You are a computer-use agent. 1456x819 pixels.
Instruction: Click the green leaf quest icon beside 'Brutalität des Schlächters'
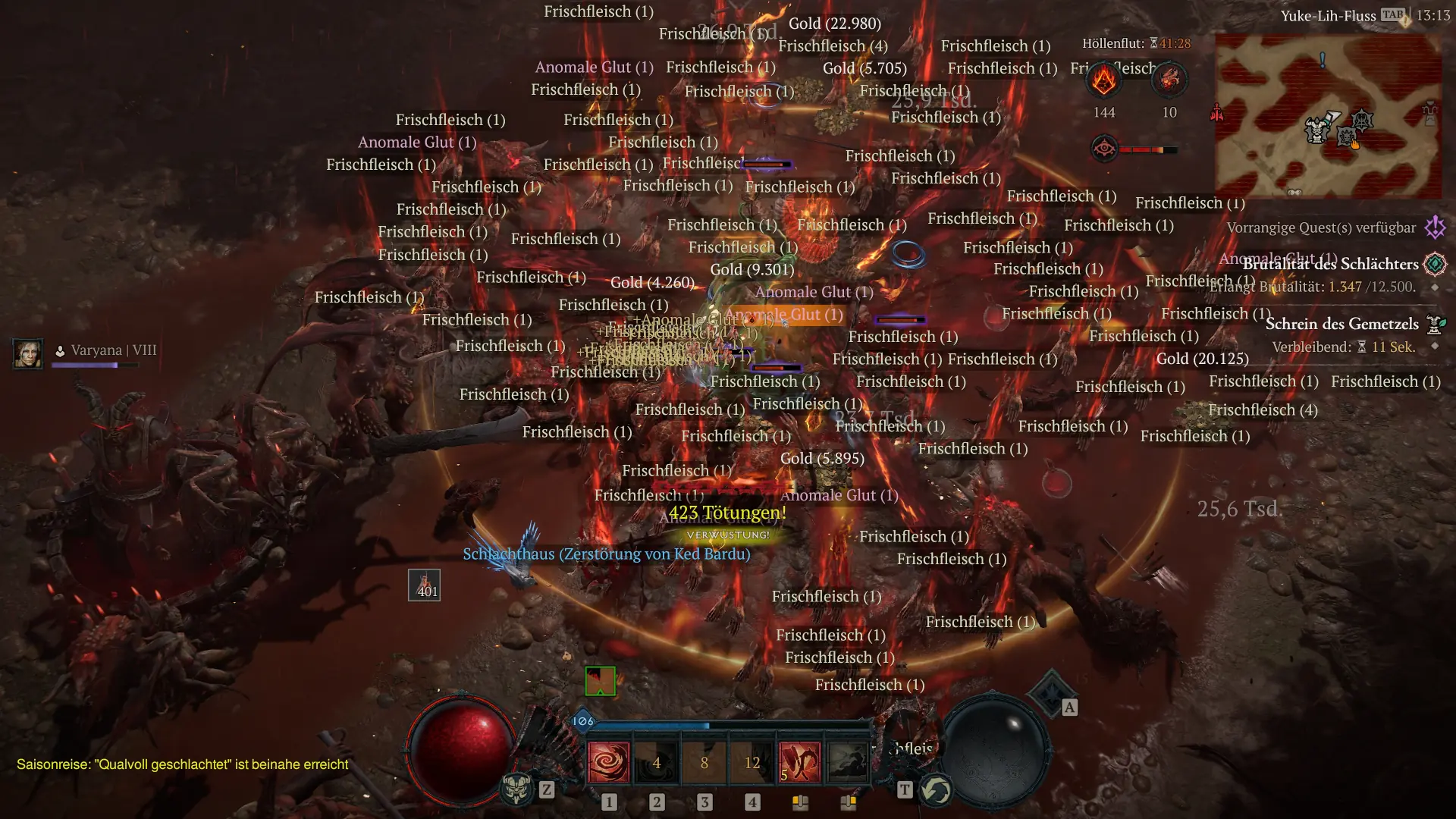(1437, 263)
